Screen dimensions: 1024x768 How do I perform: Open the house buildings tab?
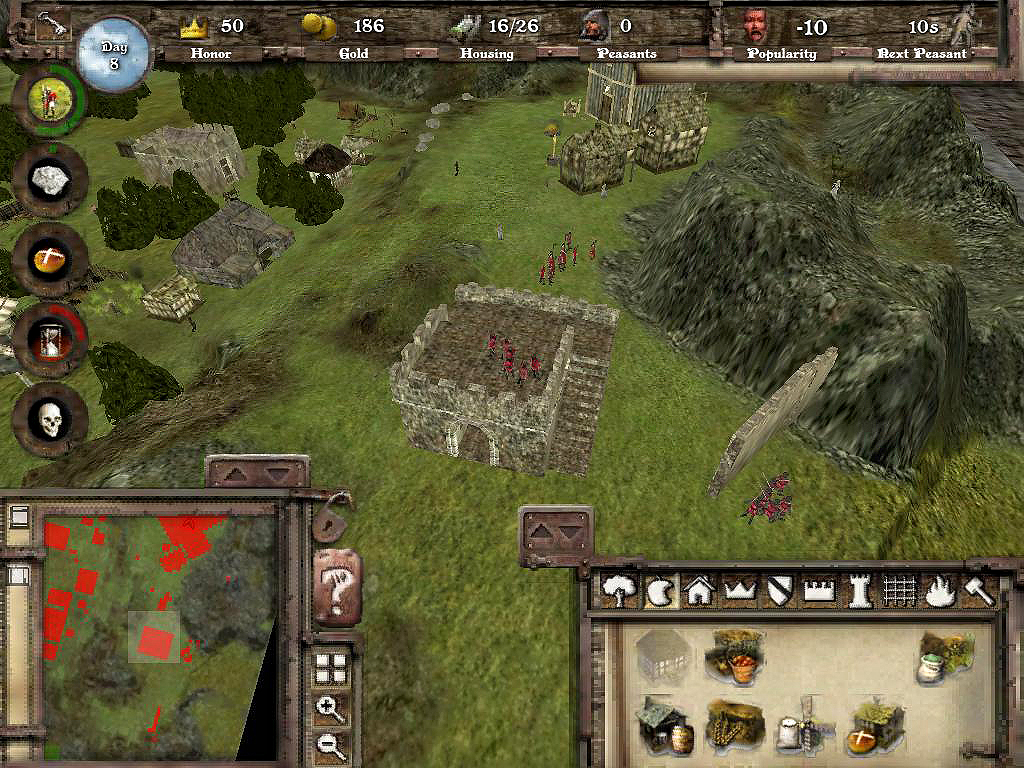699,592
